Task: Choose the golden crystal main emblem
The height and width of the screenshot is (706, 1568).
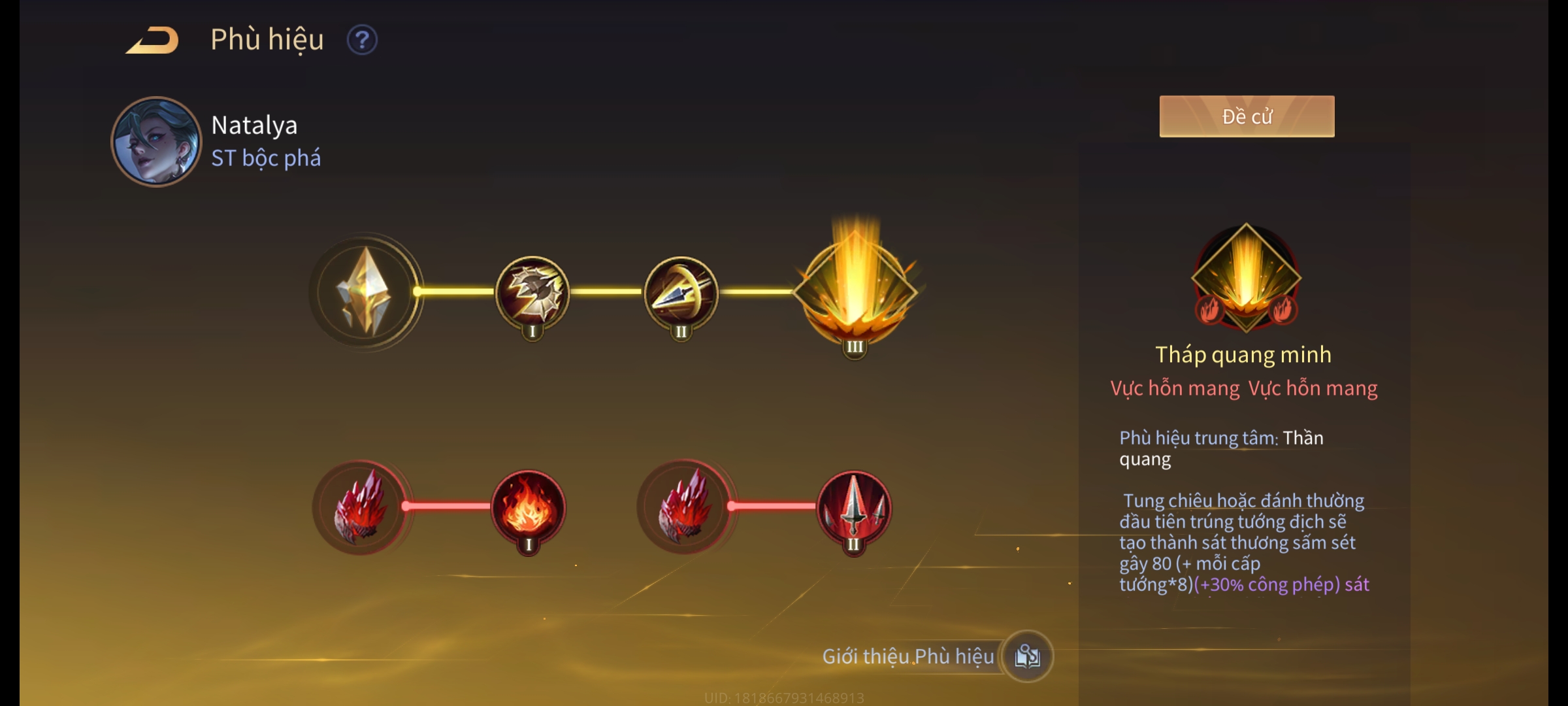Action: pos(365,292)
